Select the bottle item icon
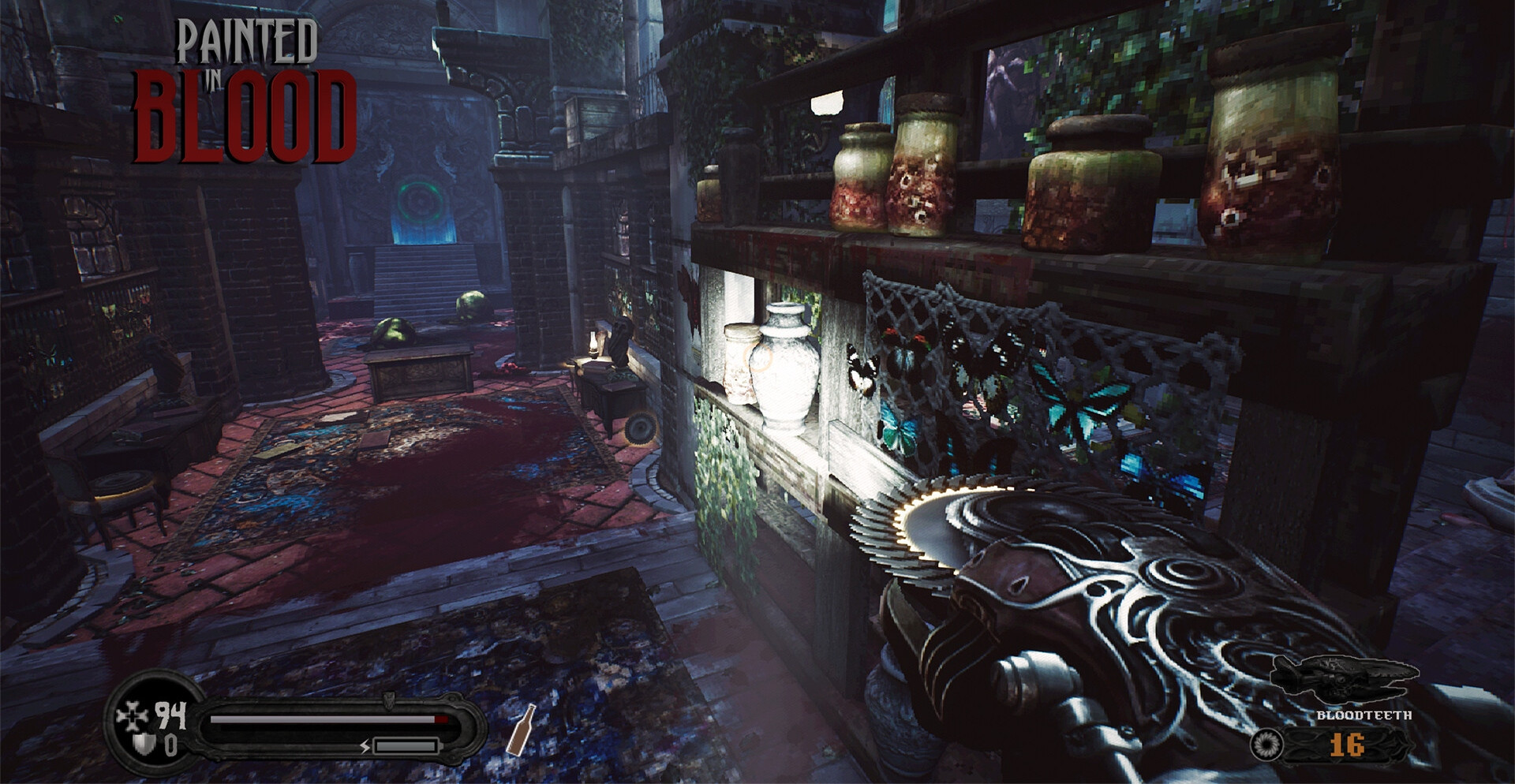 520,730
